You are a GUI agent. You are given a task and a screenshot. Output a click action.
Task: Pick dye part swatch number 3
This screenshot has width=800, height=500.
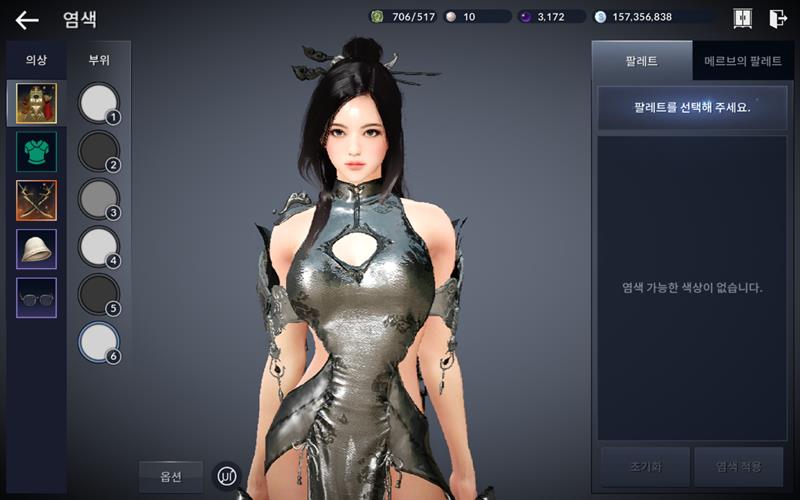(98, 198)
